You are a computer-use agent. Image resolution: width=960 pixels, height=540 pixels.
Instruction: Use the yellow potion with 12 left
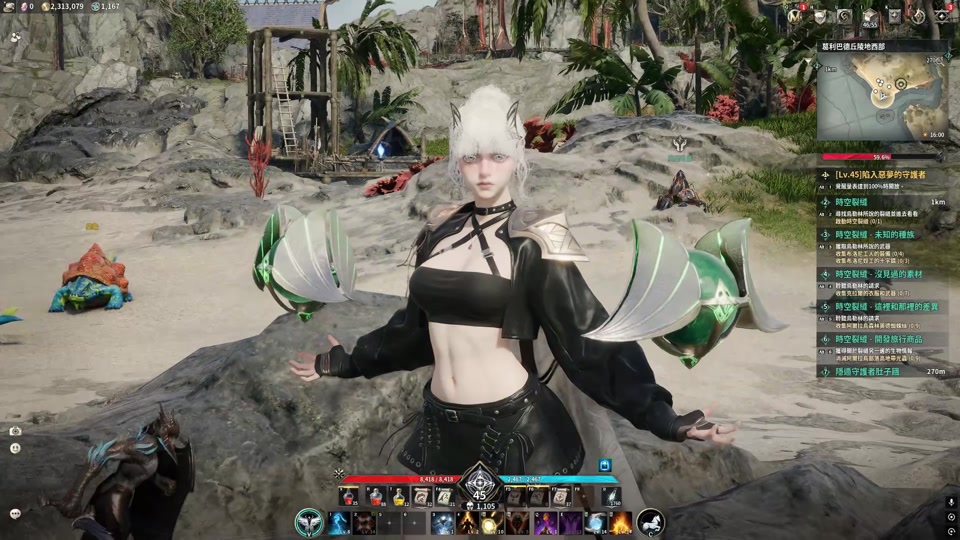coord(399,496)
